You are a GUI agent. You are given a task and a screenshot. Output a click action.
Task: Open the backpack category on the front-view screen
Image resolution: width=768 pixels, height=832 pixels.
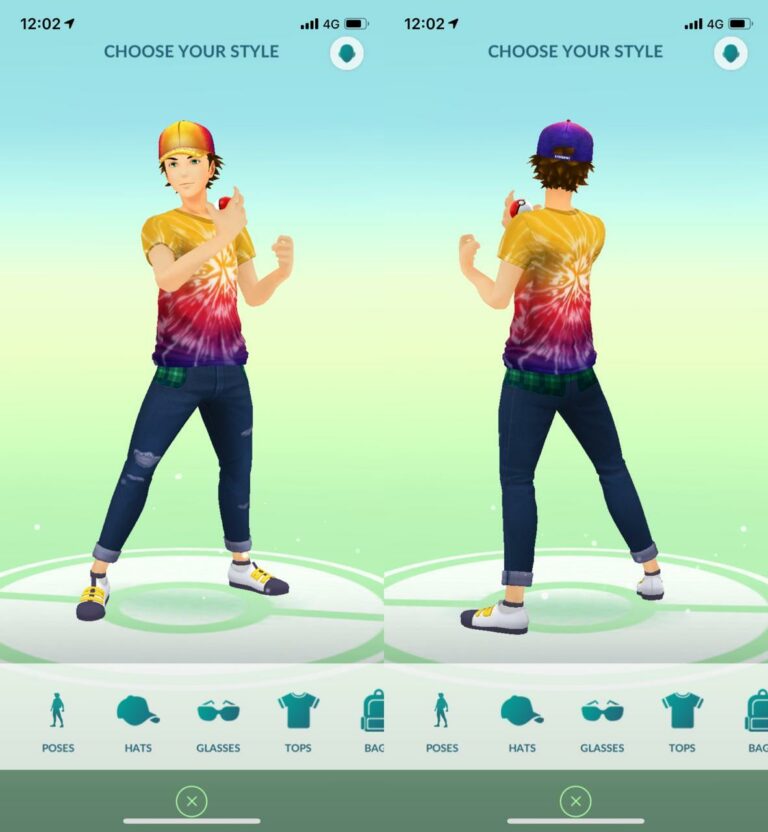(373, 720)
